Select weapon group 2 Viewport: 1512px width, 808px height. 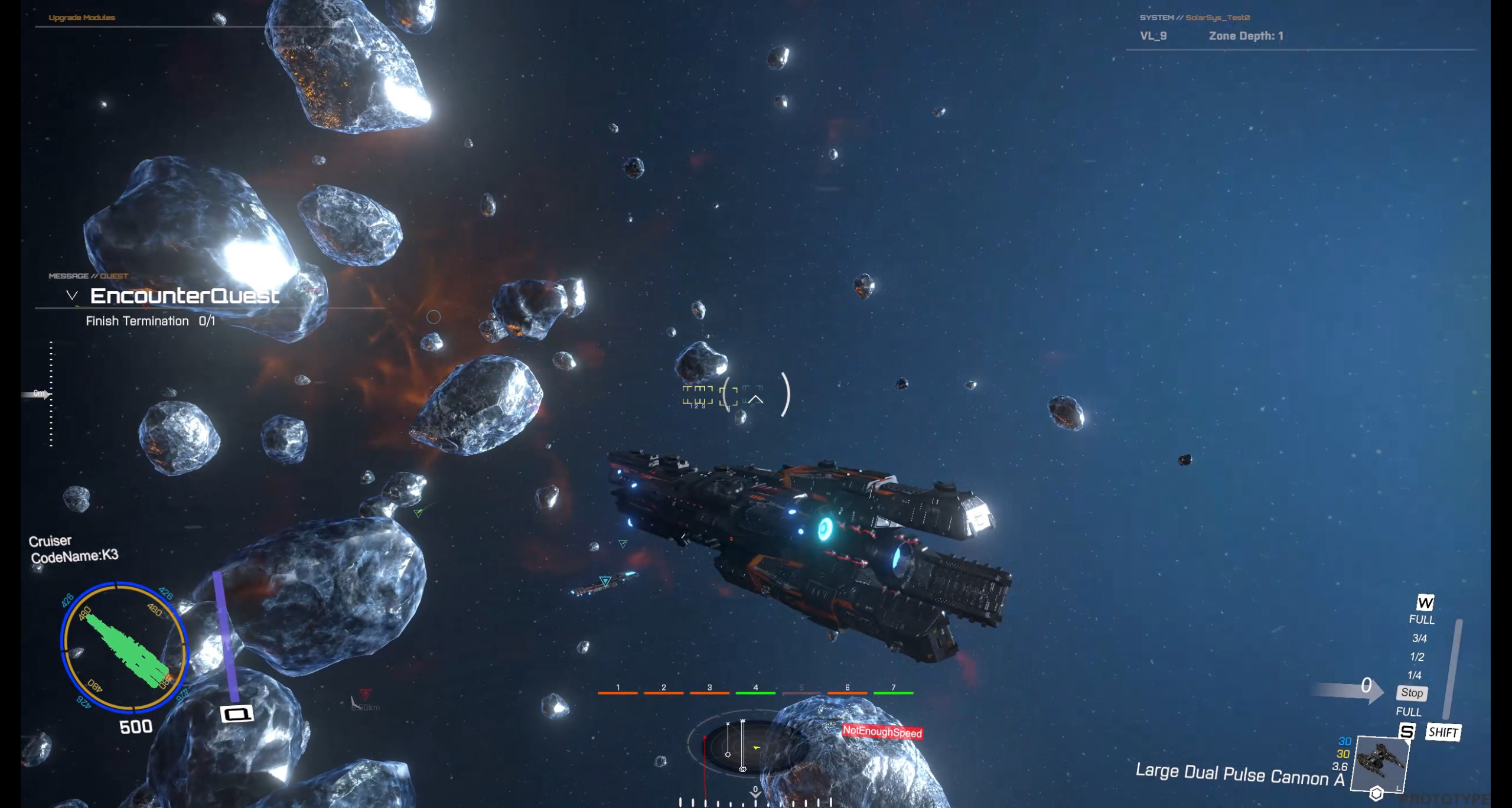click(663, 689)
